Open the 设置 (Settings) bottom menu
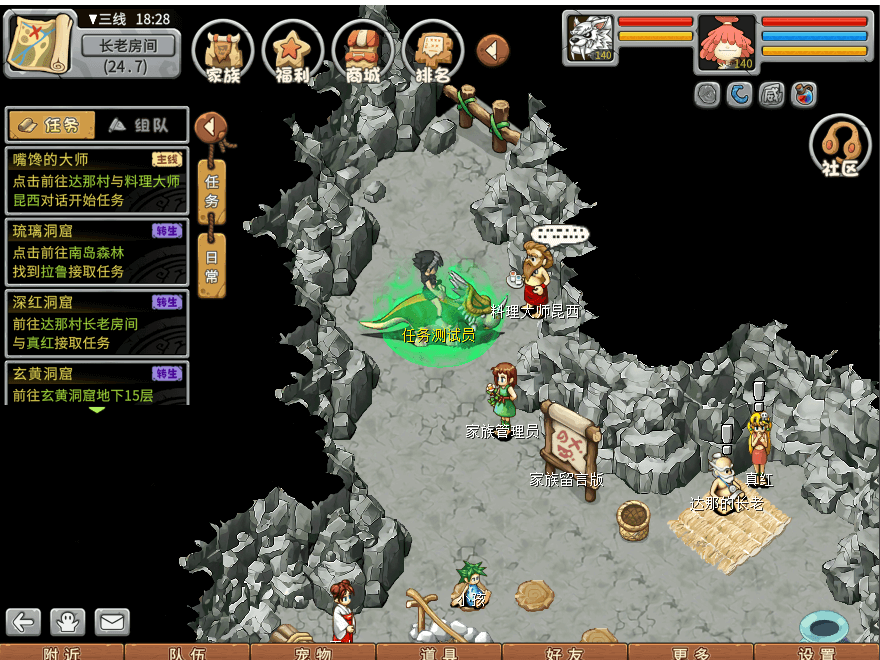The height and width of the screenshot is (660, 880). tap(816, 652)
